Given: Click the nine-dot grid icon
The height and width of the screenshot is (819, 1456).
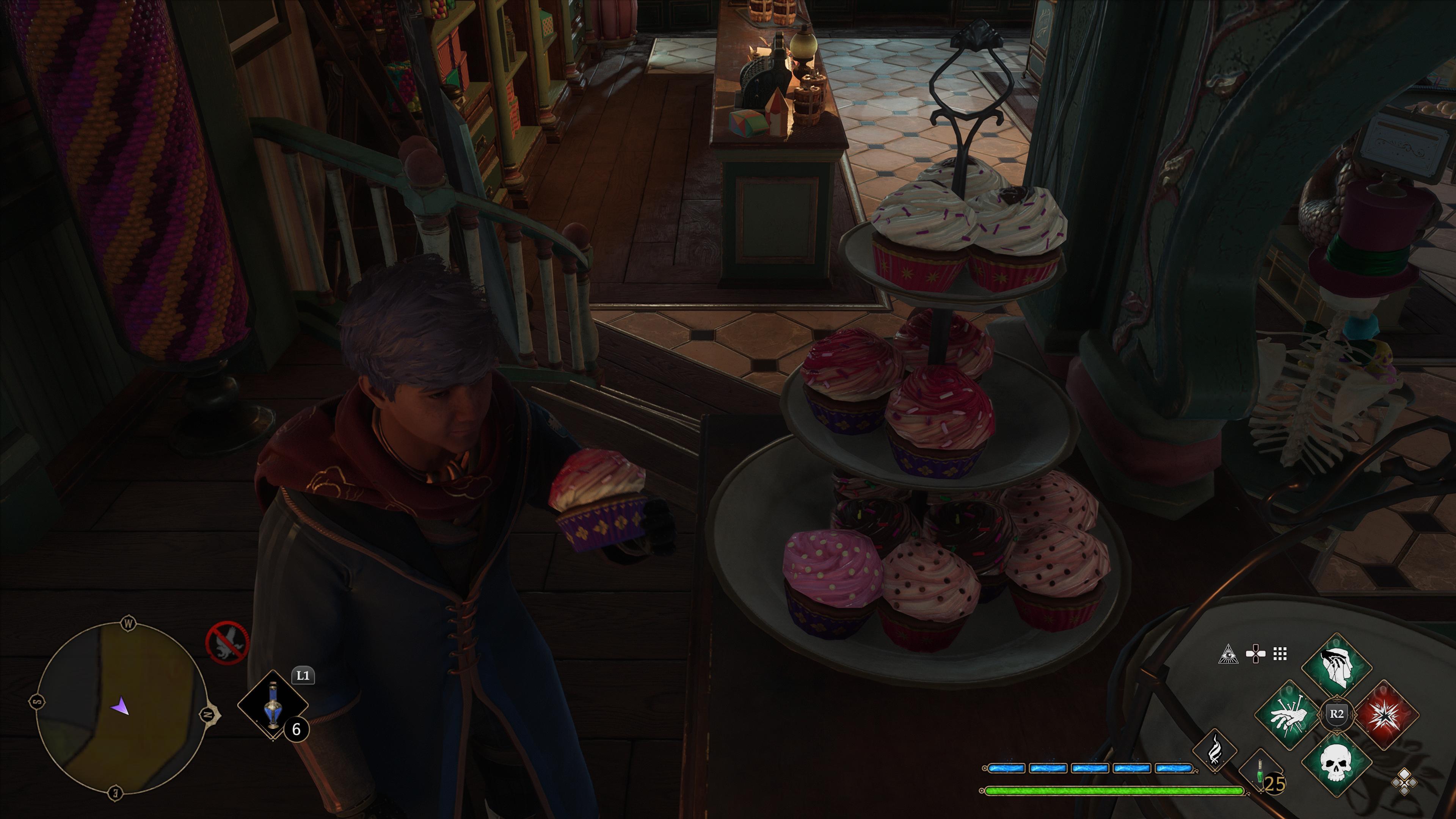Looking at the screenshot, I should point(1280,654).
